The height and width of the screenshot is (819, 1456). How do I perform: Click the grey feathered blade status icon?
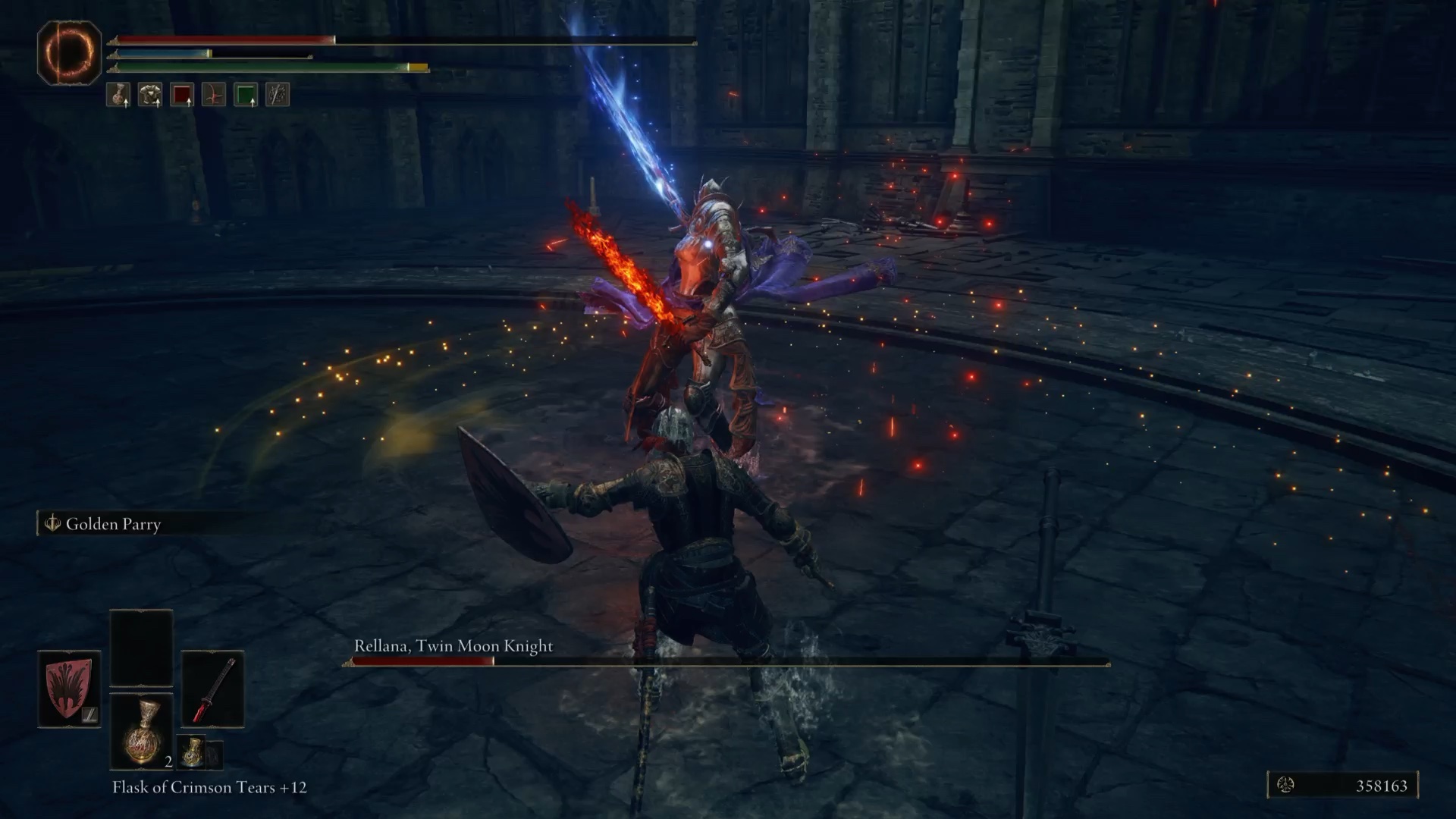278,95
